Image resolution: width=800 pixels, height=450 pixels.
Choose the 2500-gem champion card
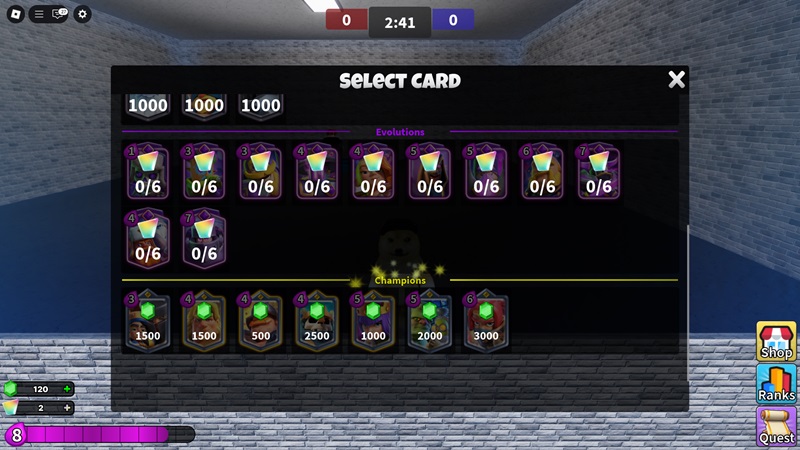[317, 321]
